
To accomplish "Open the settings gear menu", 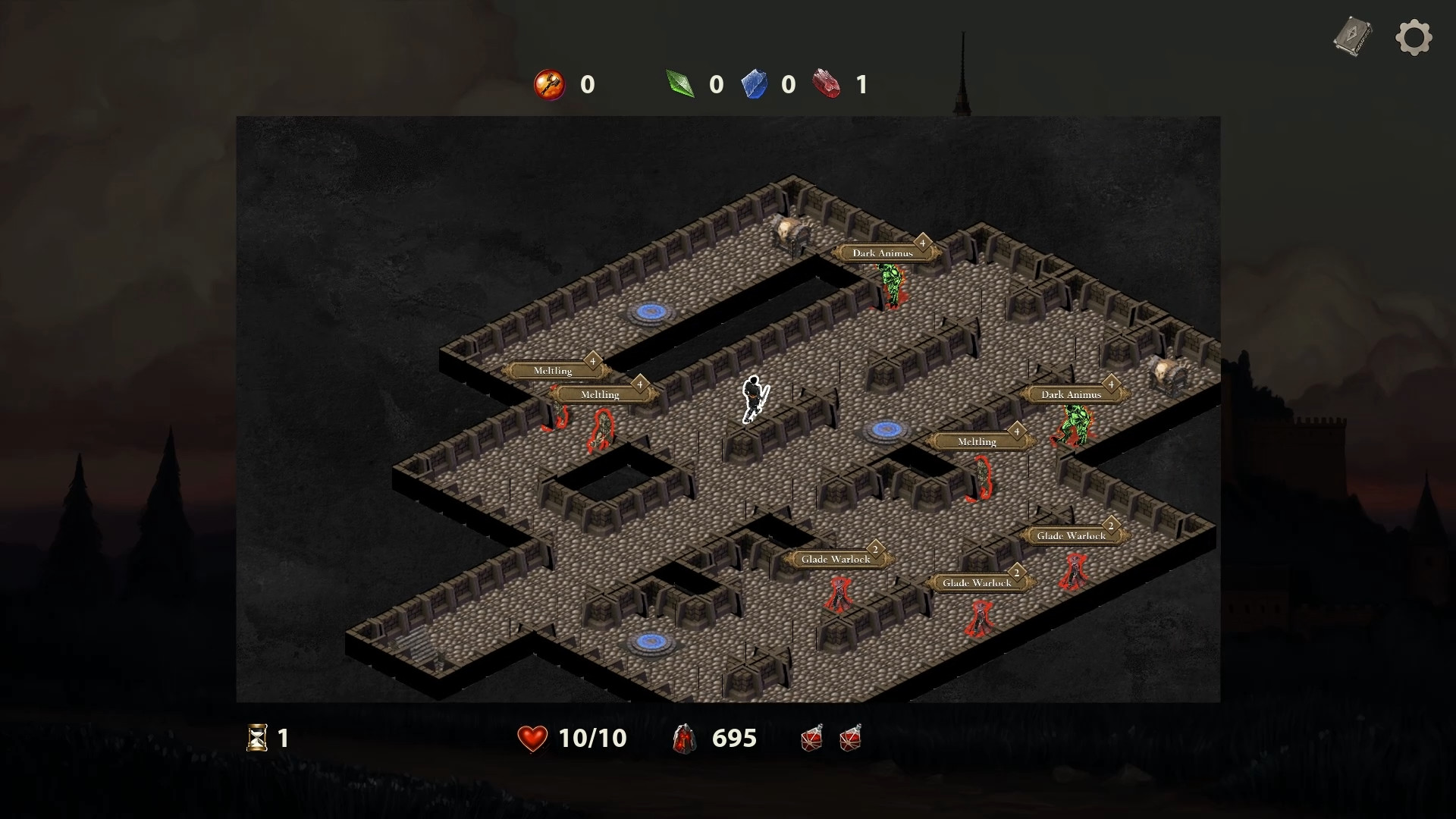I will click(1414, 37).
